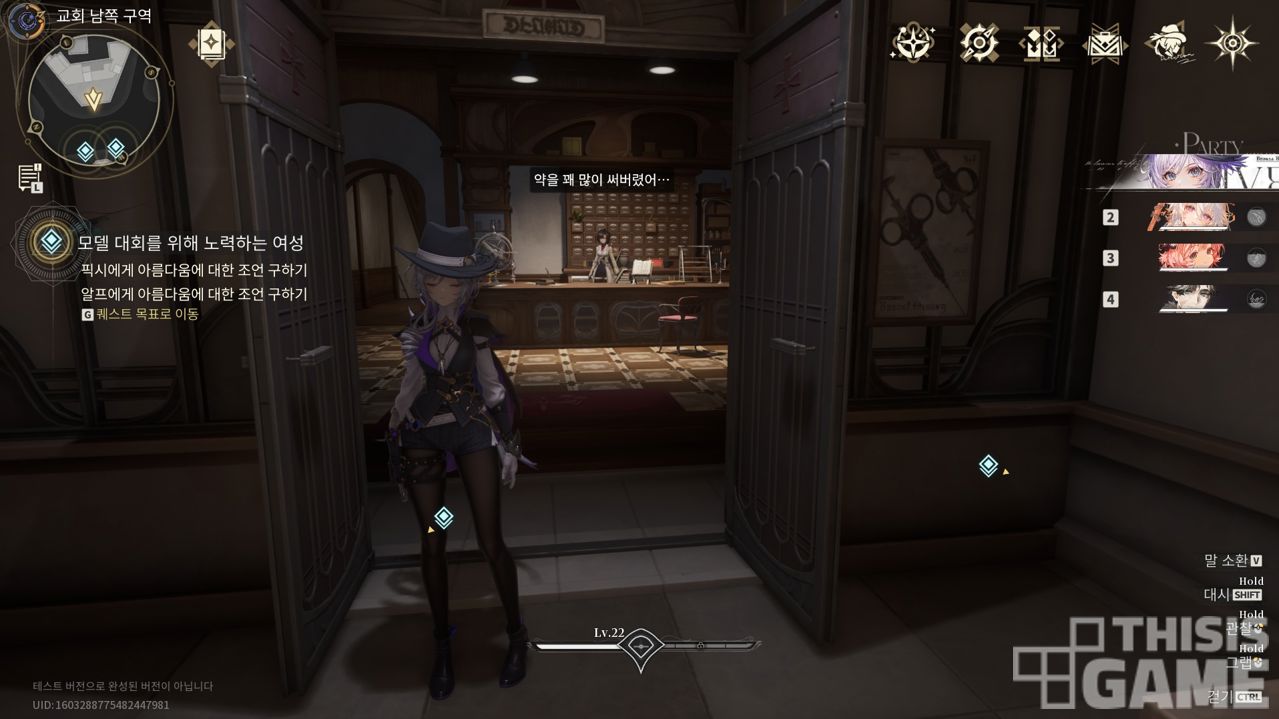Open the hat-wearing character profile icon

[1168, 43]
